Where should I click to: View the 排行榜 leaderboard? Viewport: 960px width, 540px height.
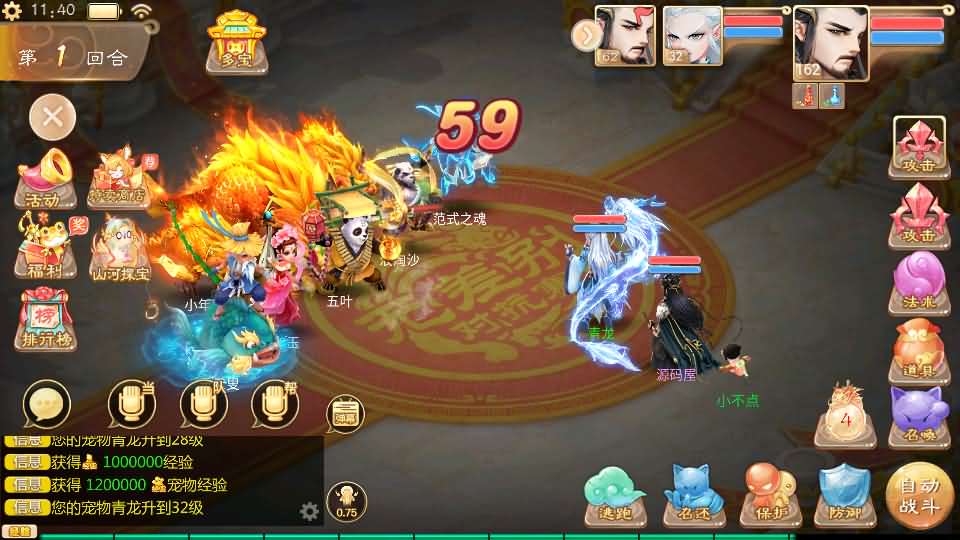point(44,320)
